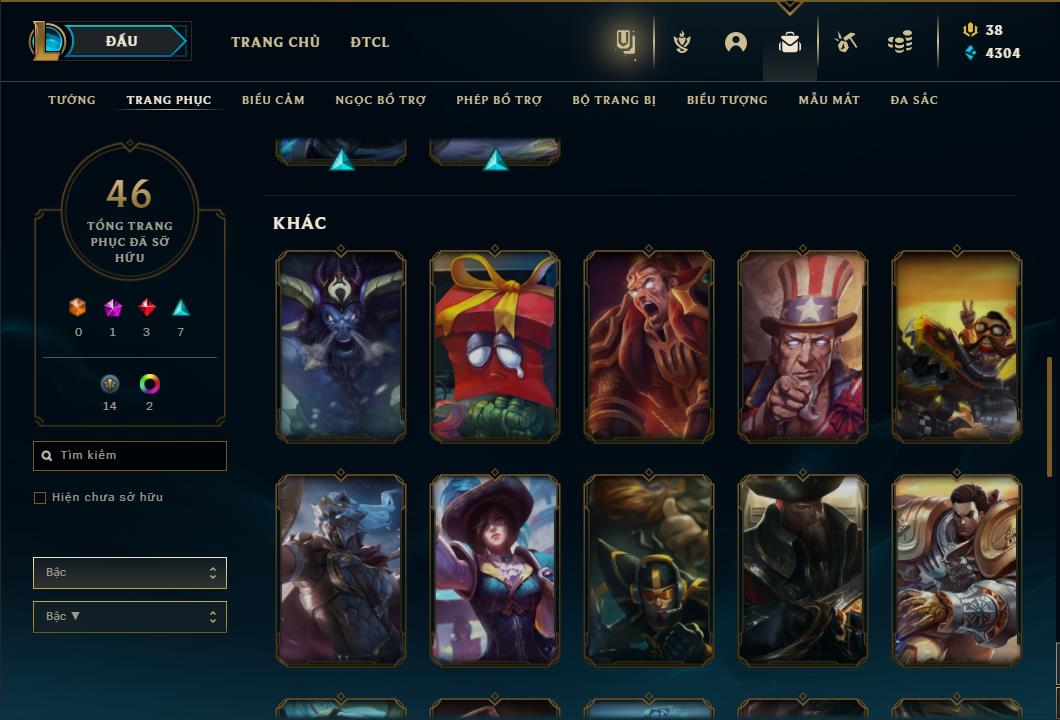Open the NGỌC BỔ TRỢ tab

click(x=380, y=100)
